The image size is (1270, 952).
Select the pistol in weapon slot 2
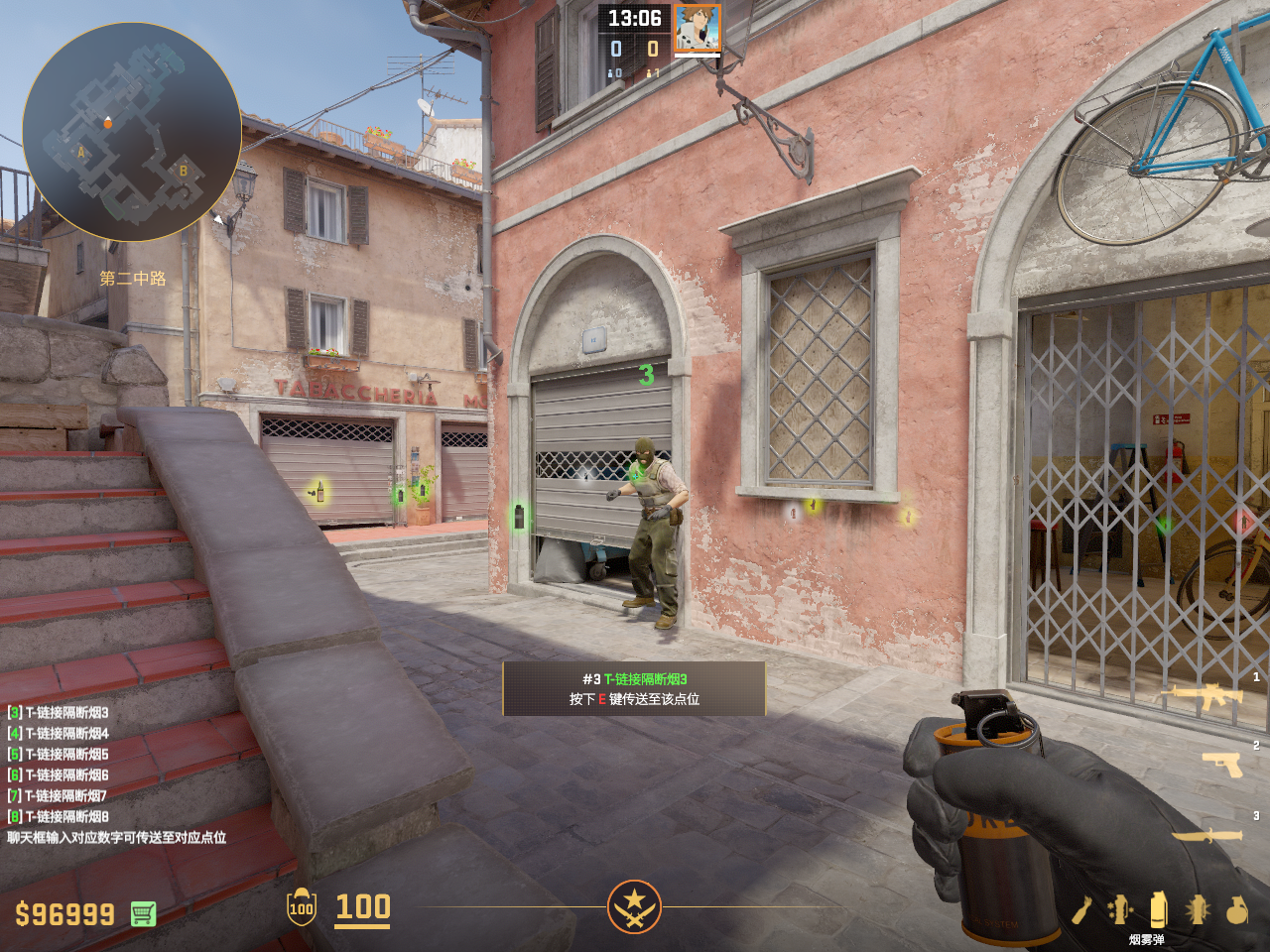click(x=1222, y=764)
